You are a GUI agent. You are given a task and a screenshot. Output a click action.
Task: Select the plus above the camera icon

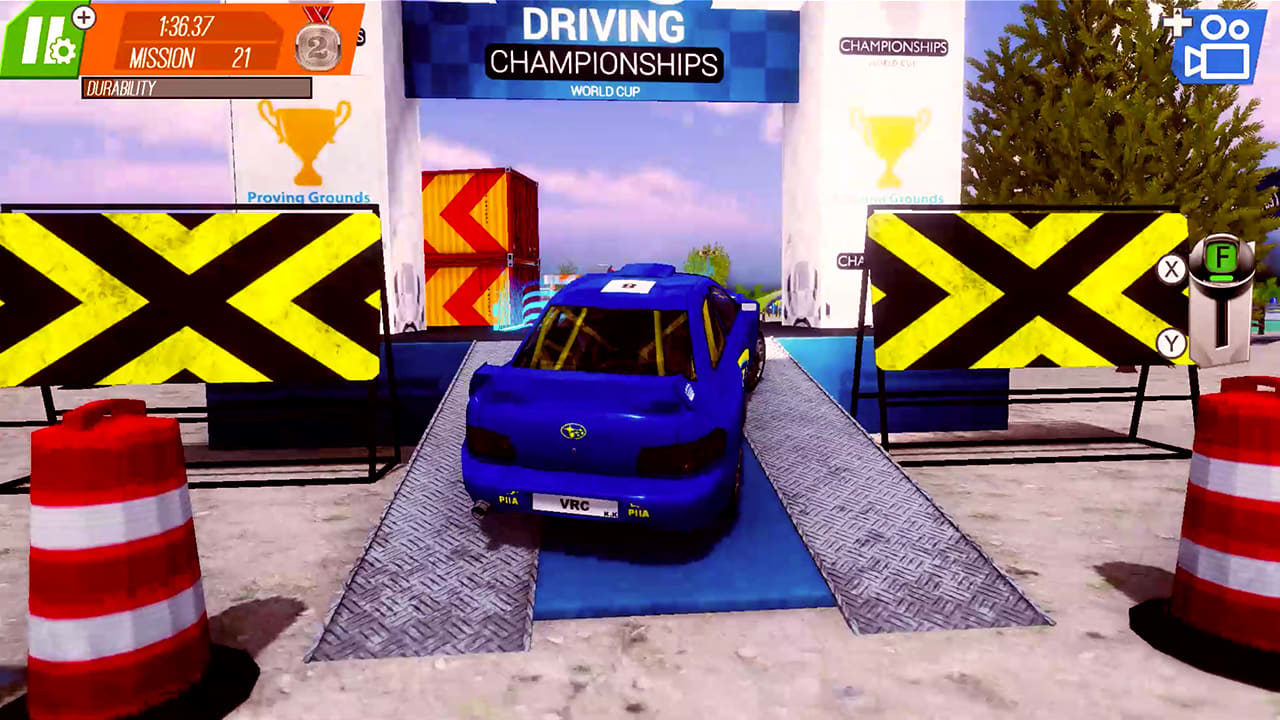[1177, 23]
